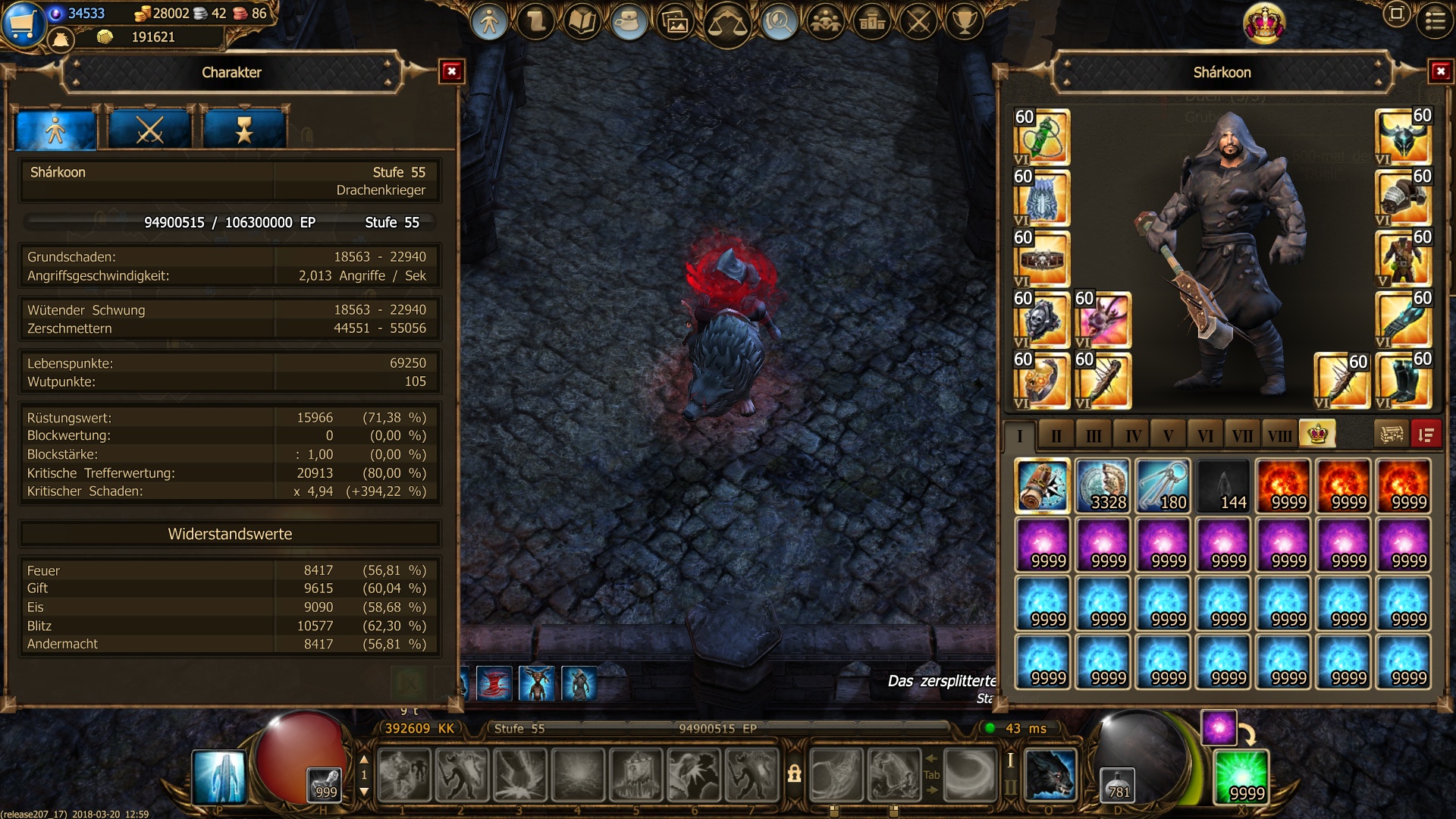Select the item stack of 3328
Screen dimensions: 1456x819
point(1103,486)
